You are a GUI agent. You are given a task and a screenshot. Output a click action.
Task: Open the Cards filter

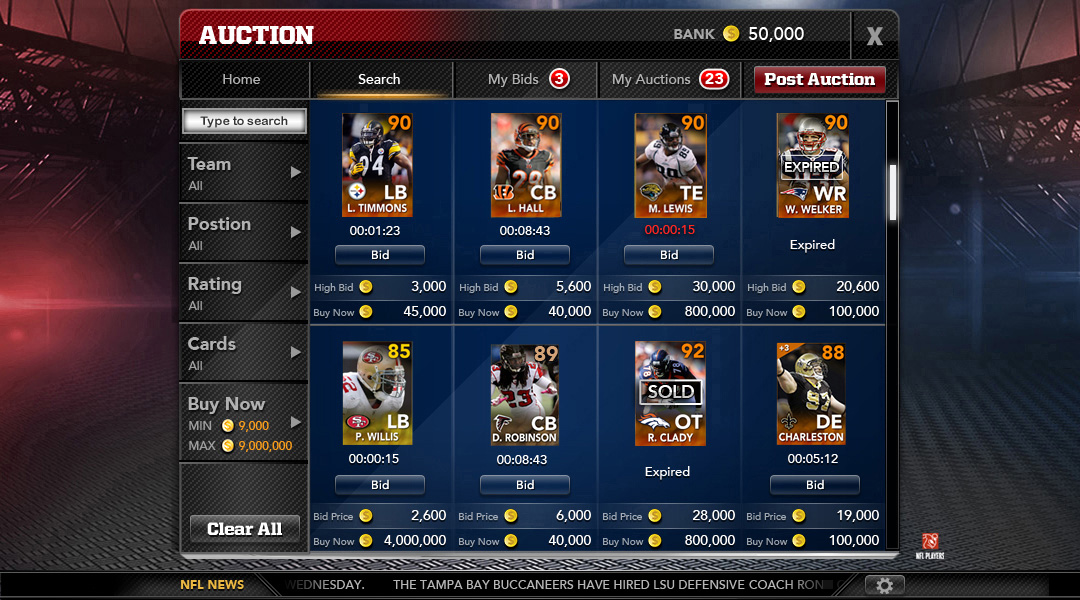pos(243,352)
